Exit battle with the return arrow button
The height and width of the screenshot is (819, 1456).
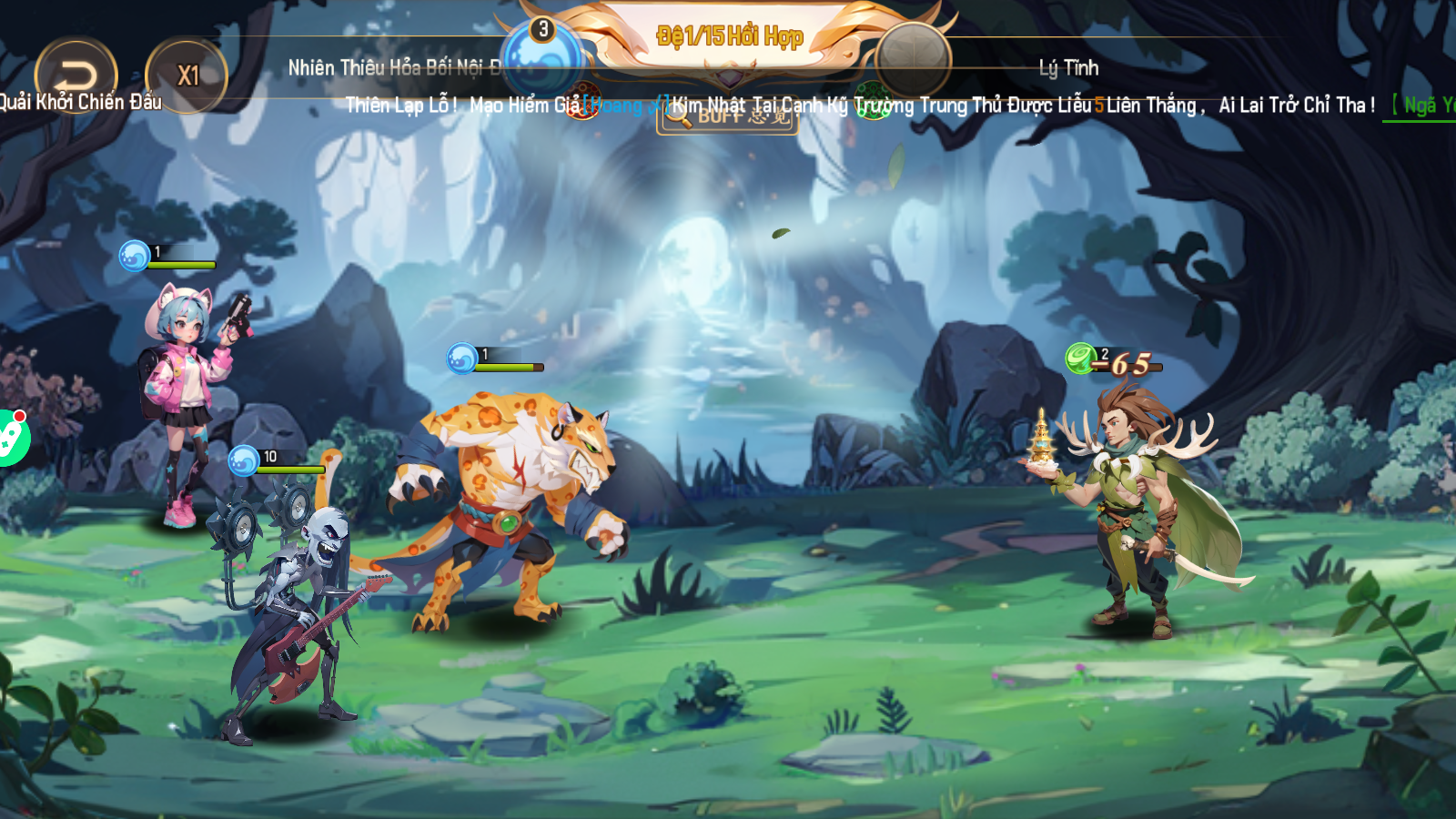click(x=76, y=75)
